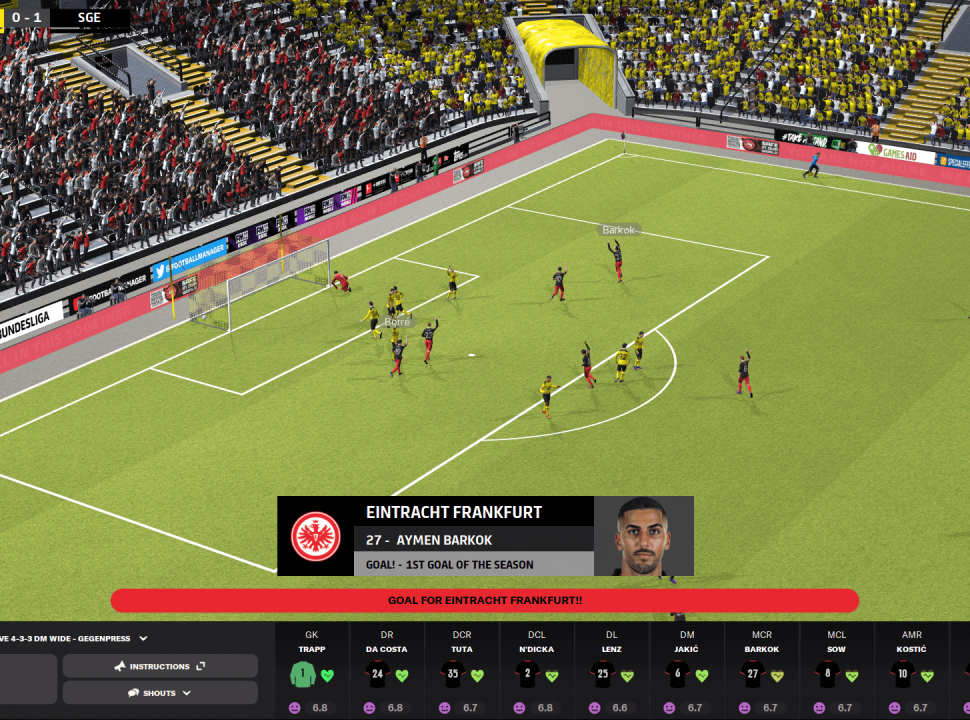Click the Eintracht Frankfurt club crest

pos(316,536)
